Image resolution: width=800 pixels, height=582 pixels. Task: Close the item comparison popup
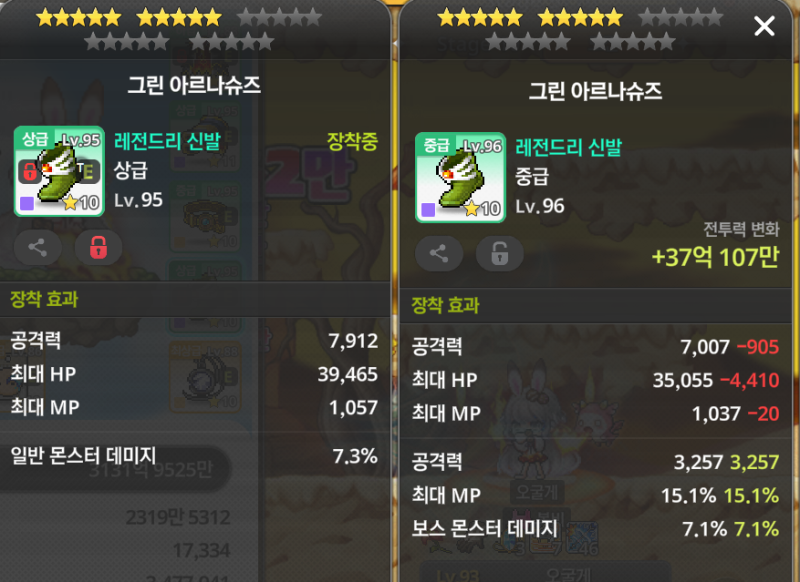[764, 27]
